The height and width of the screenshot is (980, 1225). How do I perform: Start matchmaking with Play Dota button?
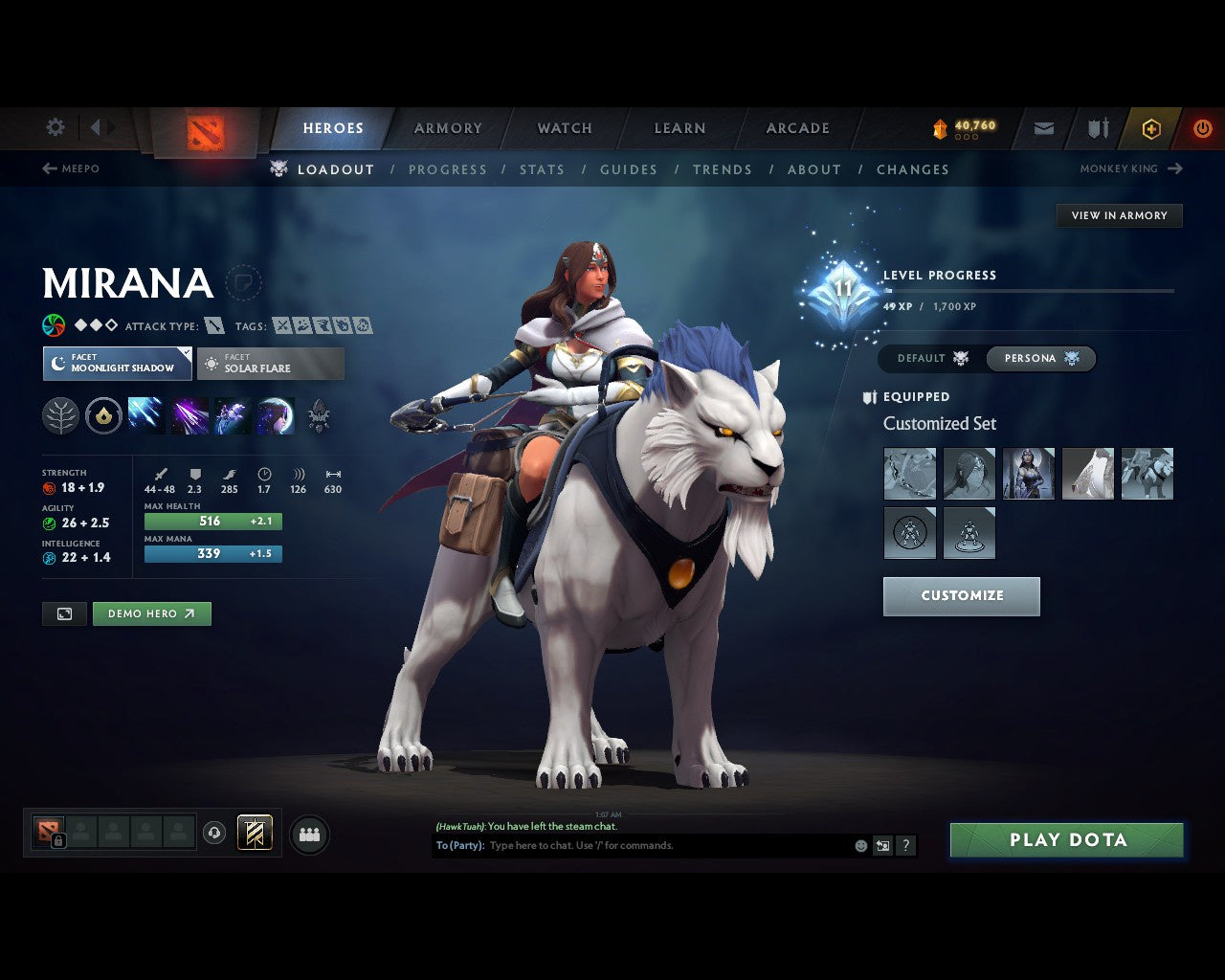tap(1067, 840)
